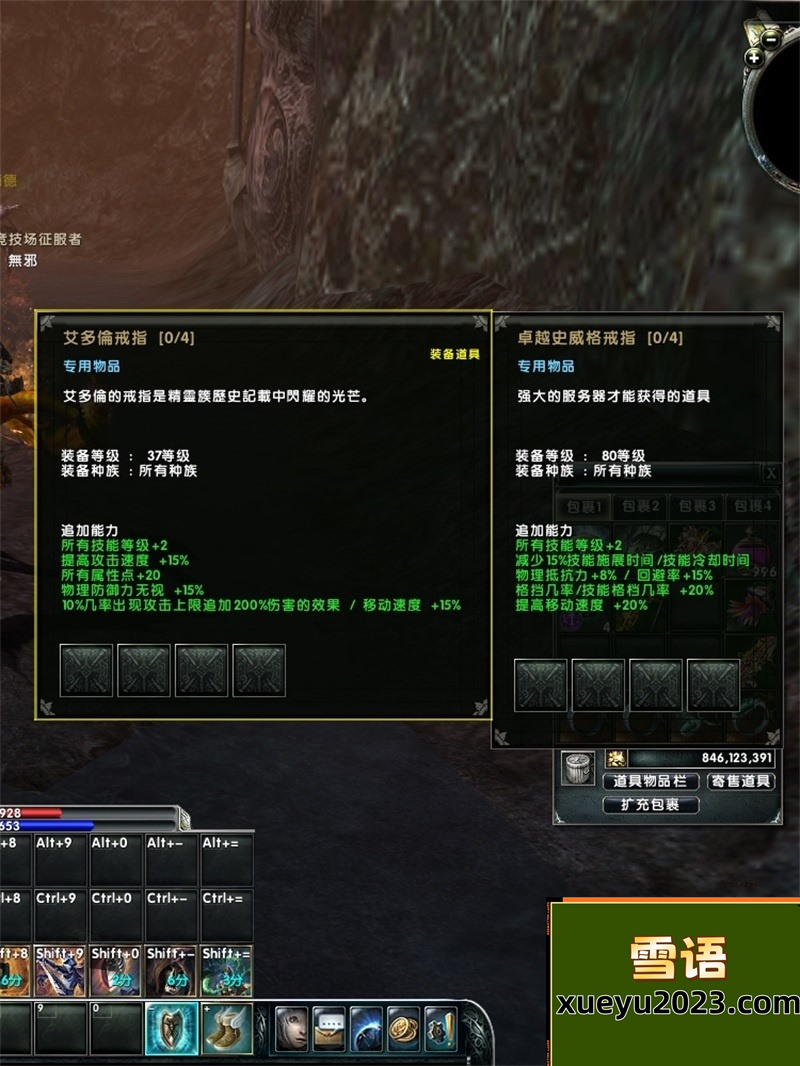Screen dimensions: 800x1066
Task: Use the winged boots skill
Action: pyautogui.click(x=227, y=1029)
